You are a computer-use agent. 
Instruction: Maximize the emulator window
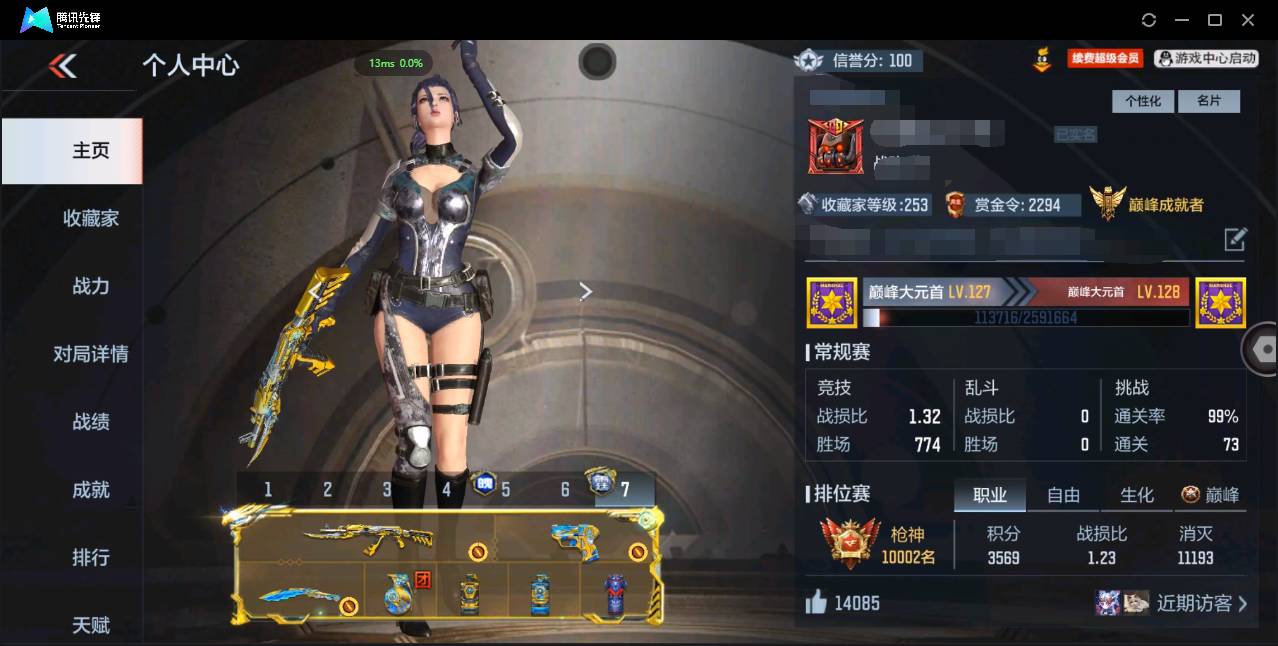[1215, 20]
